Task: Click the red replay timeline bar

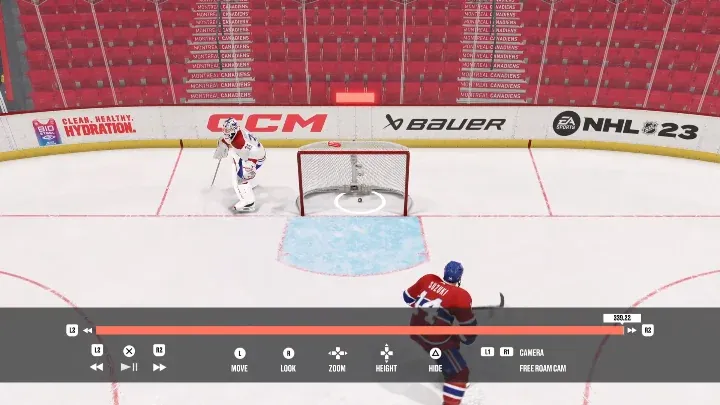Action: click(358, 330)
